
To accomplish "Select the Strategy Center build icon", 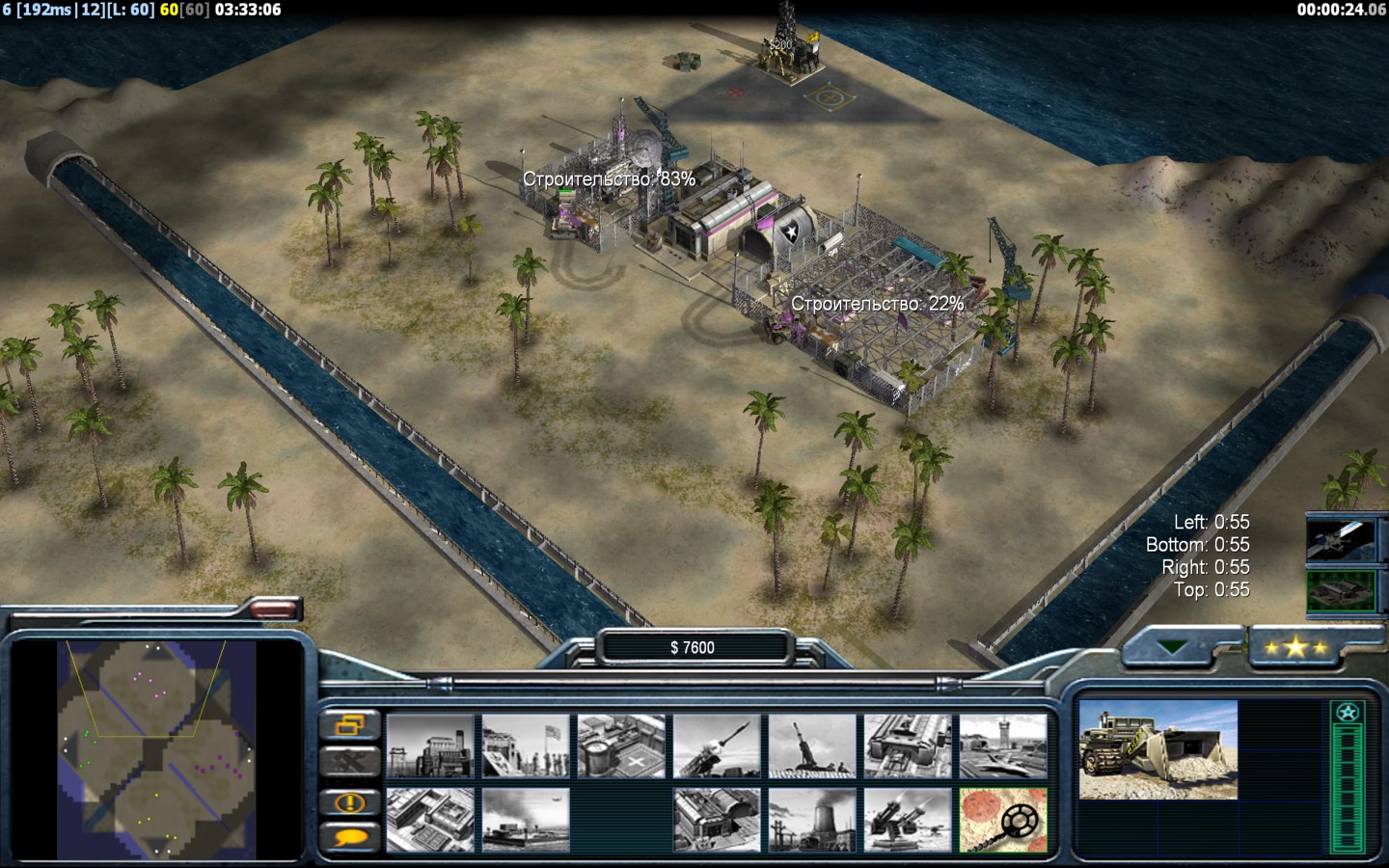I will (x=430, y=820).
